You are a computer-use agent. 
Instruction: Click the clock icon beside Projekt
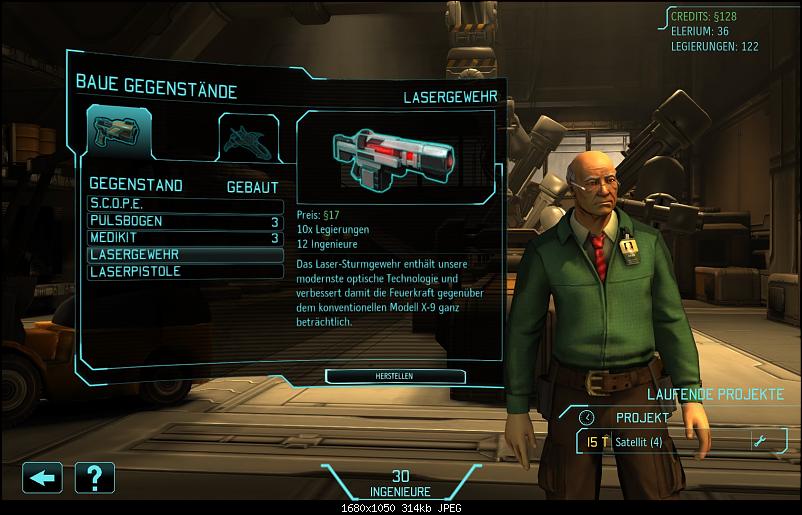(x=587, y=417)
